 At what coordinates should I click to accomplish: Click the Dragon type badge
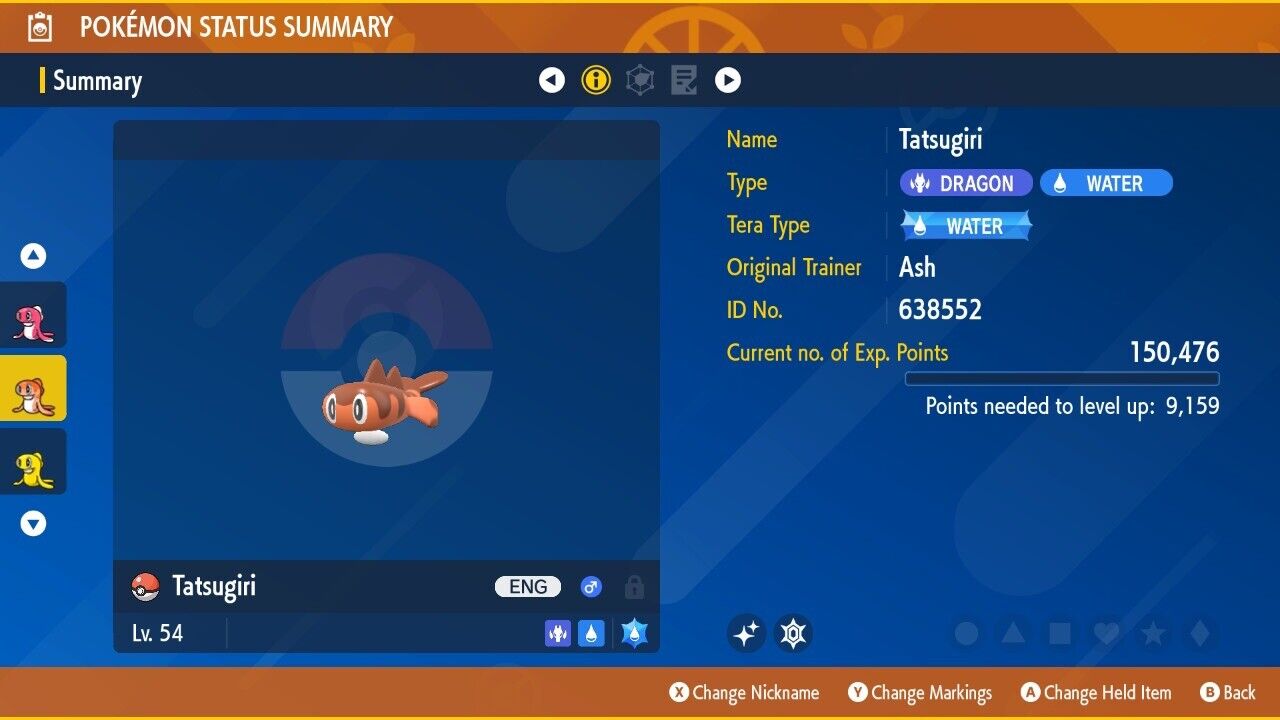click(964, 183)
